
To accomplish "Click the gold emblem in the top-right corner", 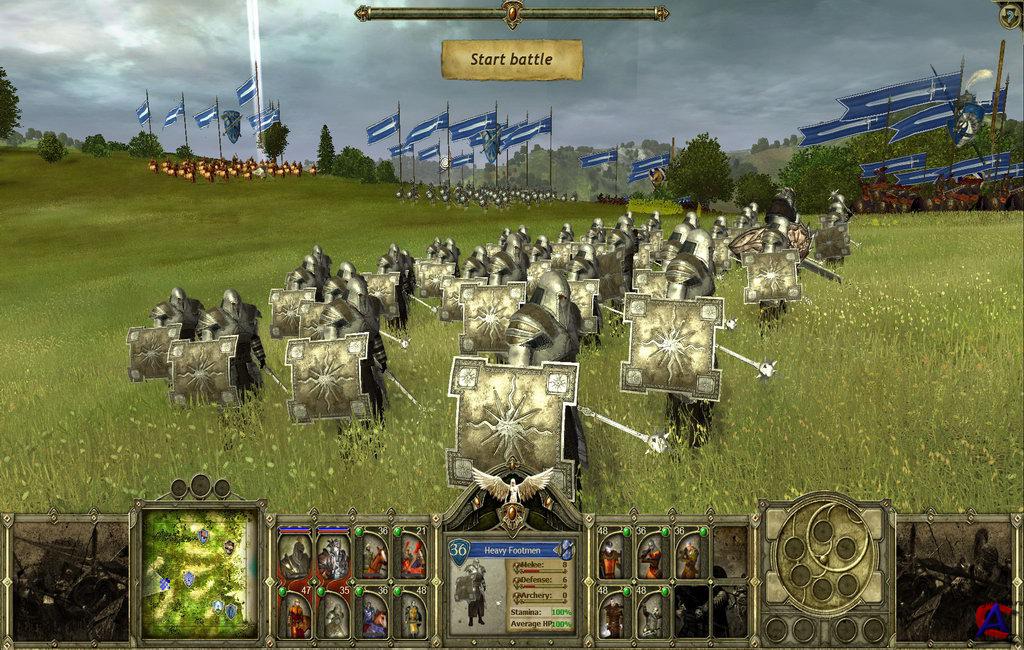I will point(1010,14).
